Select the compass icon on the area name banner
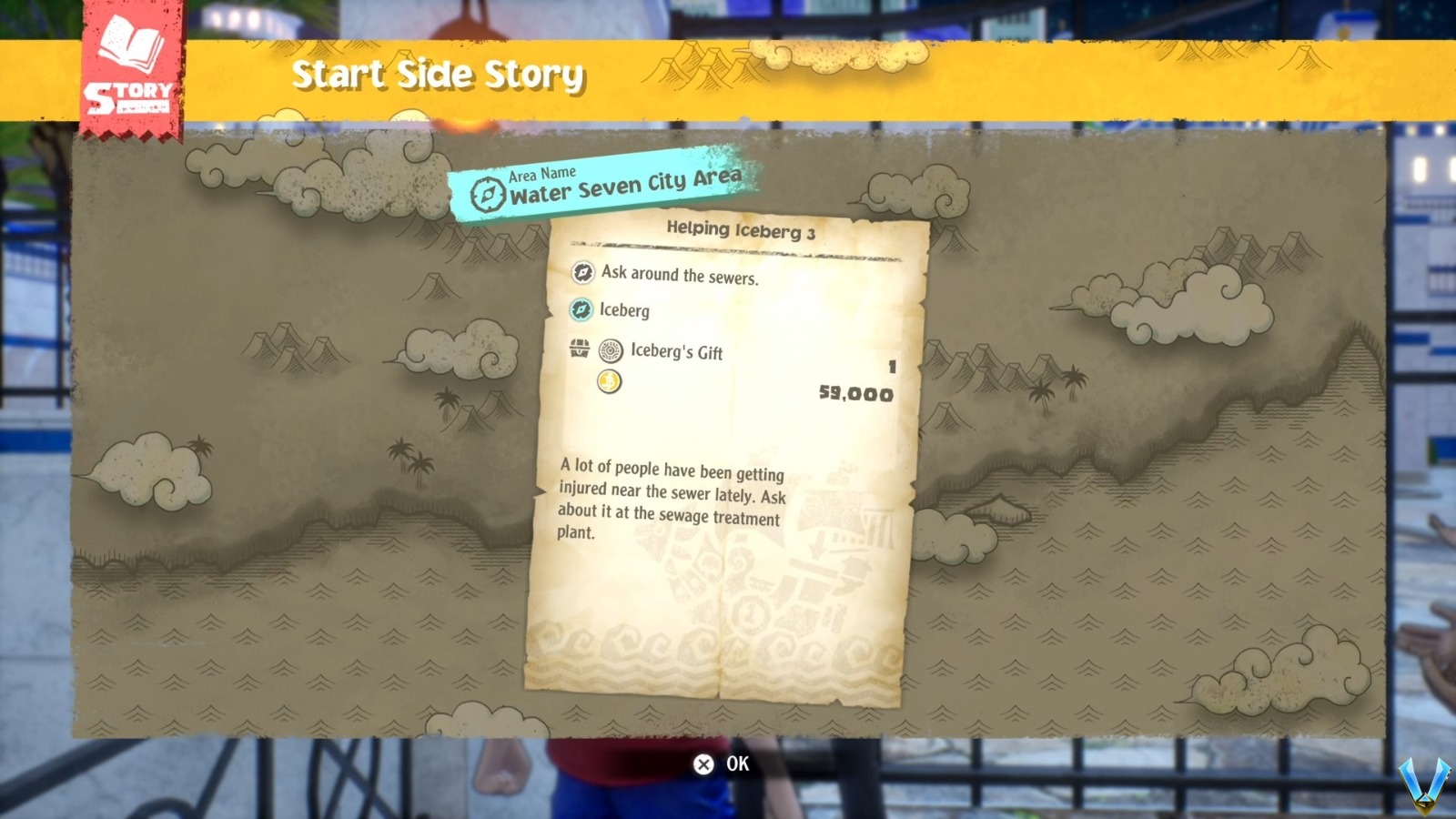 [x=488, y=193]
